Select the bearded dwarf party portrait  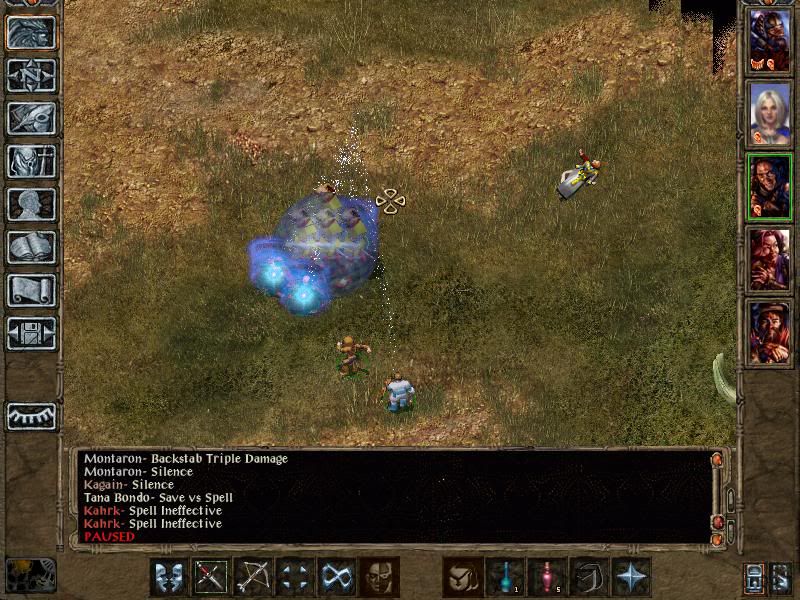click(x=769, y=332)
